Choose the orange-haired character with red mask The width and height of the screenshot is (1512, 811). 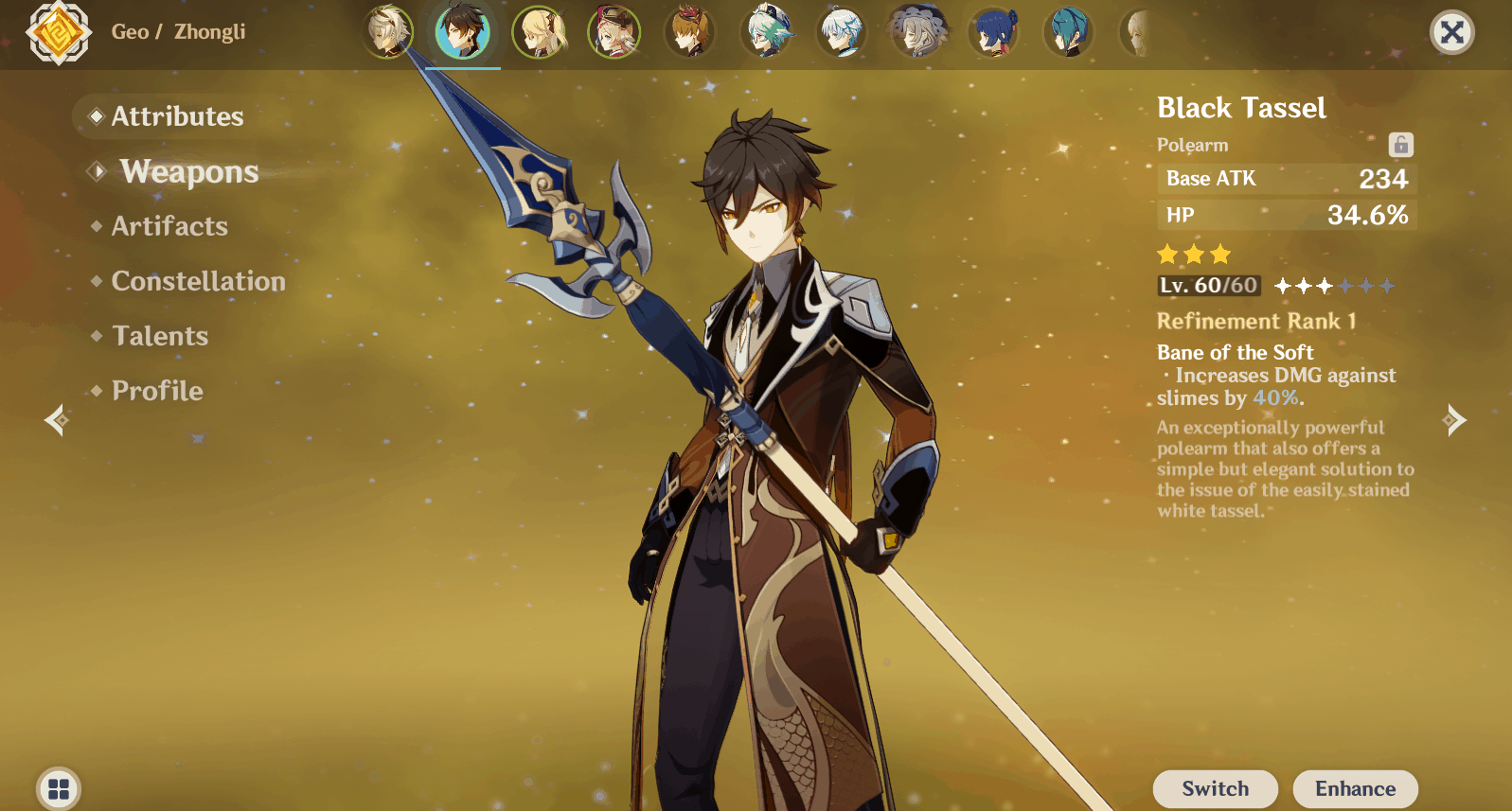pos(690,31)
